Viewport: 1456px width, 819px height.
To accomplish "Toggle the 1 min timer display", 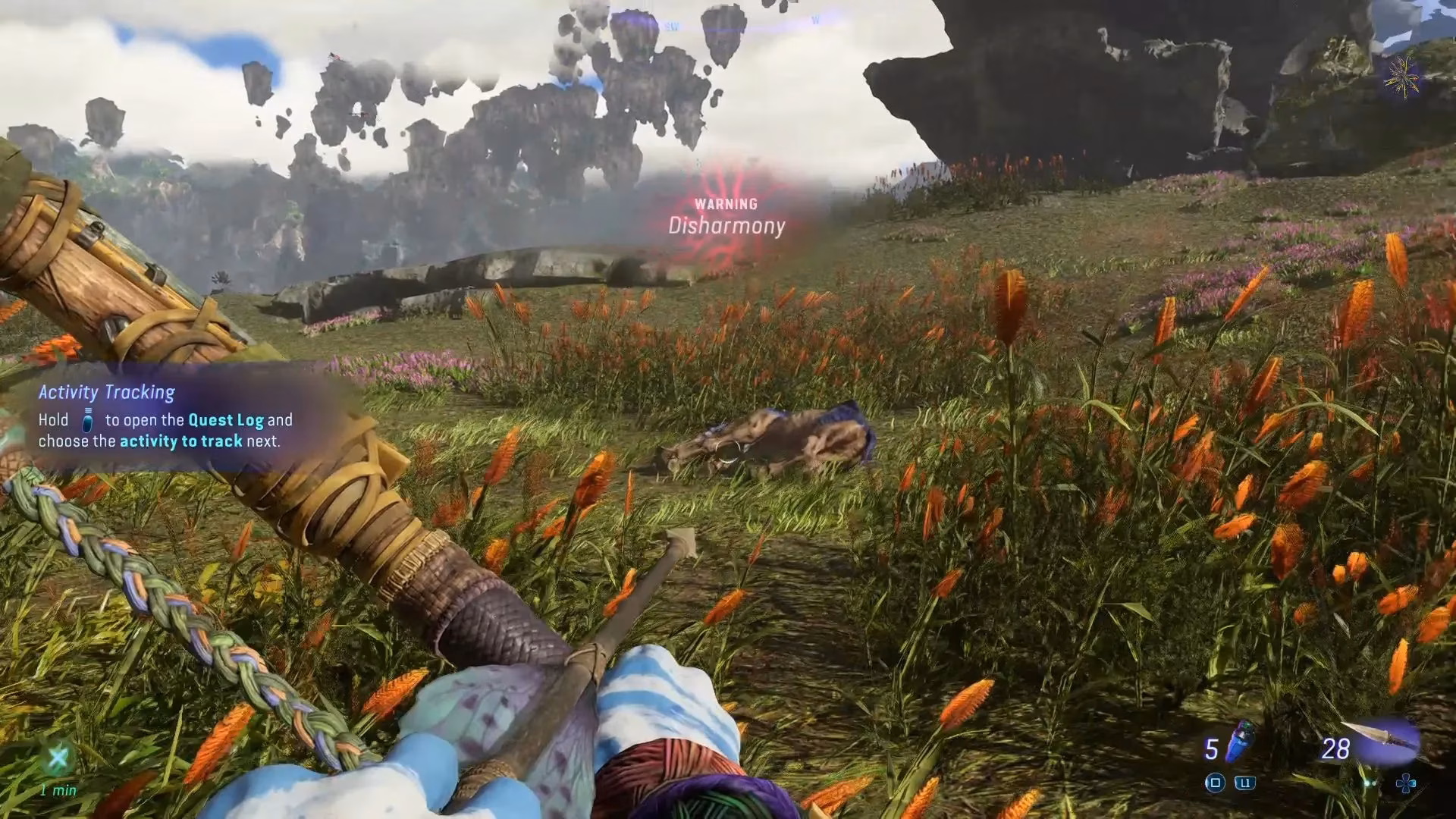I will [x=58, y=789].
